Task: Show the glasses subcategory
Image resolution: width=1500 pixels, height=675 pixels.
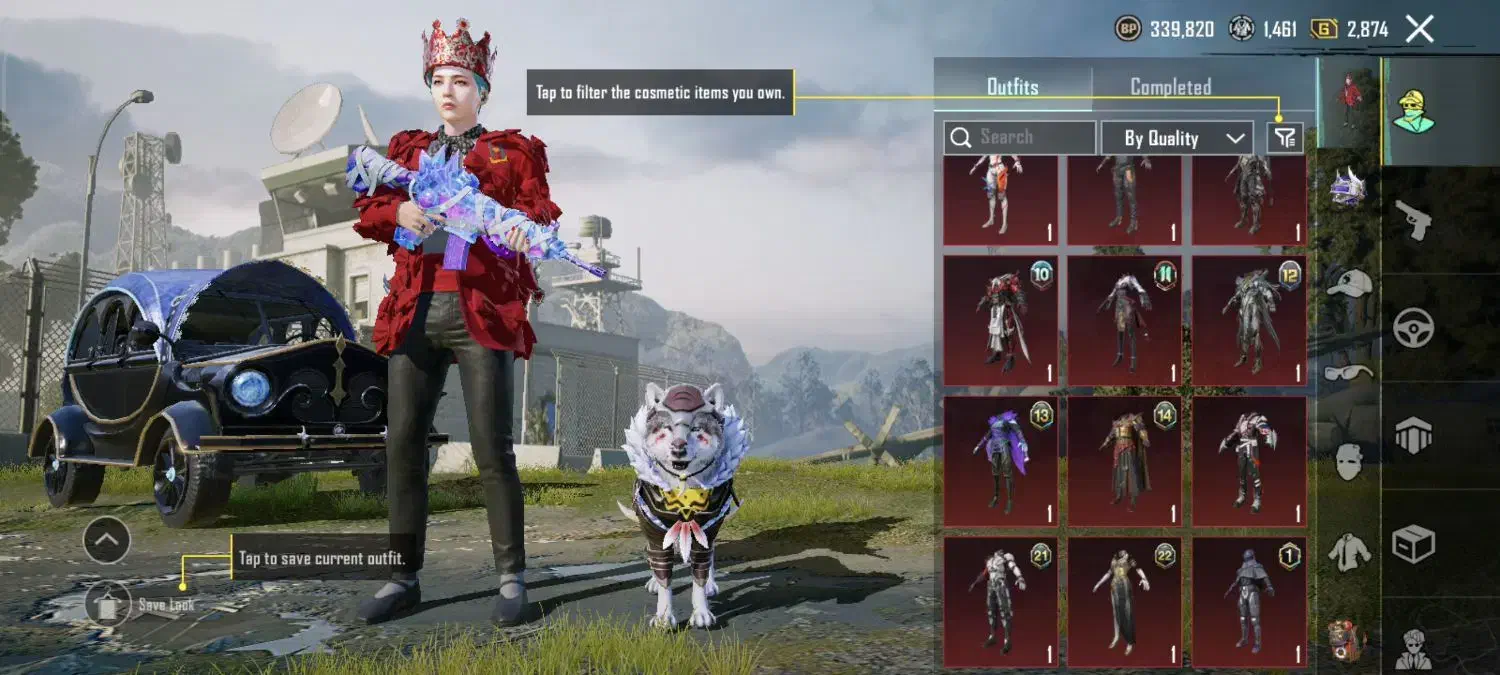Action: point(1348,373)
